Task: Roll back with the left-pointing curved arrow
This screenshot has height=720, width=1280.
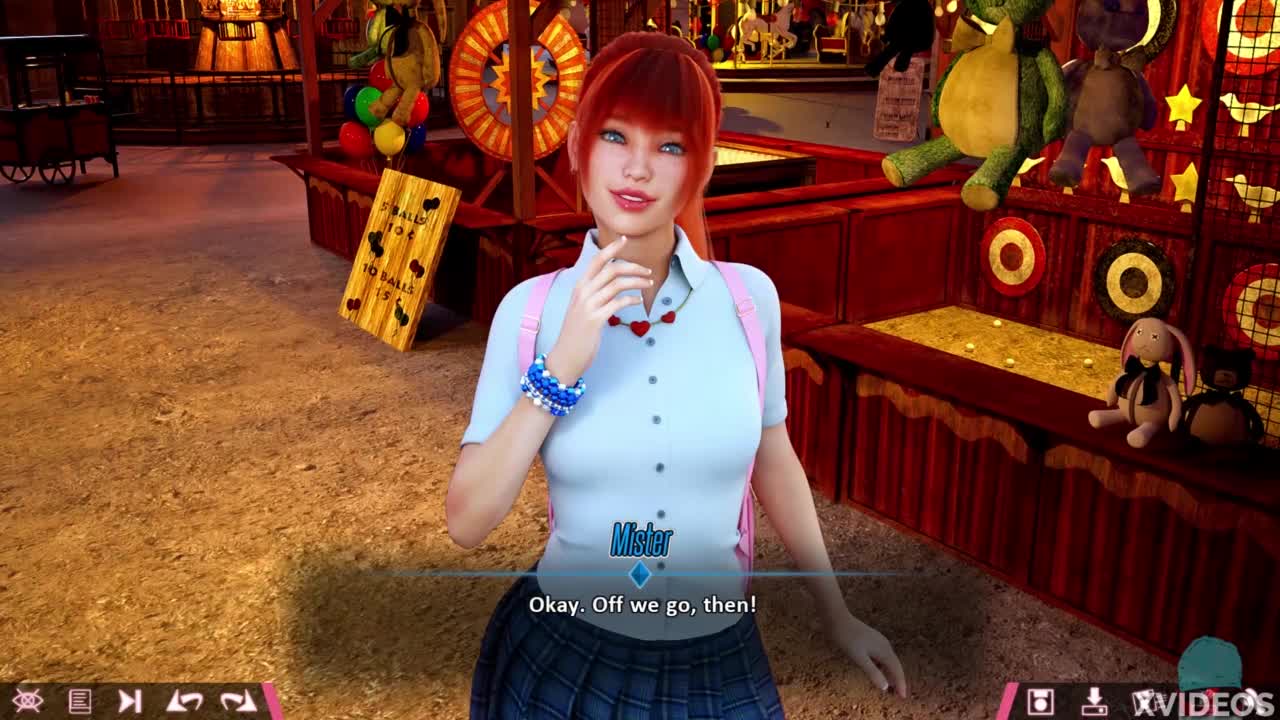Action: pyautogui.click(x=184, y=701)
